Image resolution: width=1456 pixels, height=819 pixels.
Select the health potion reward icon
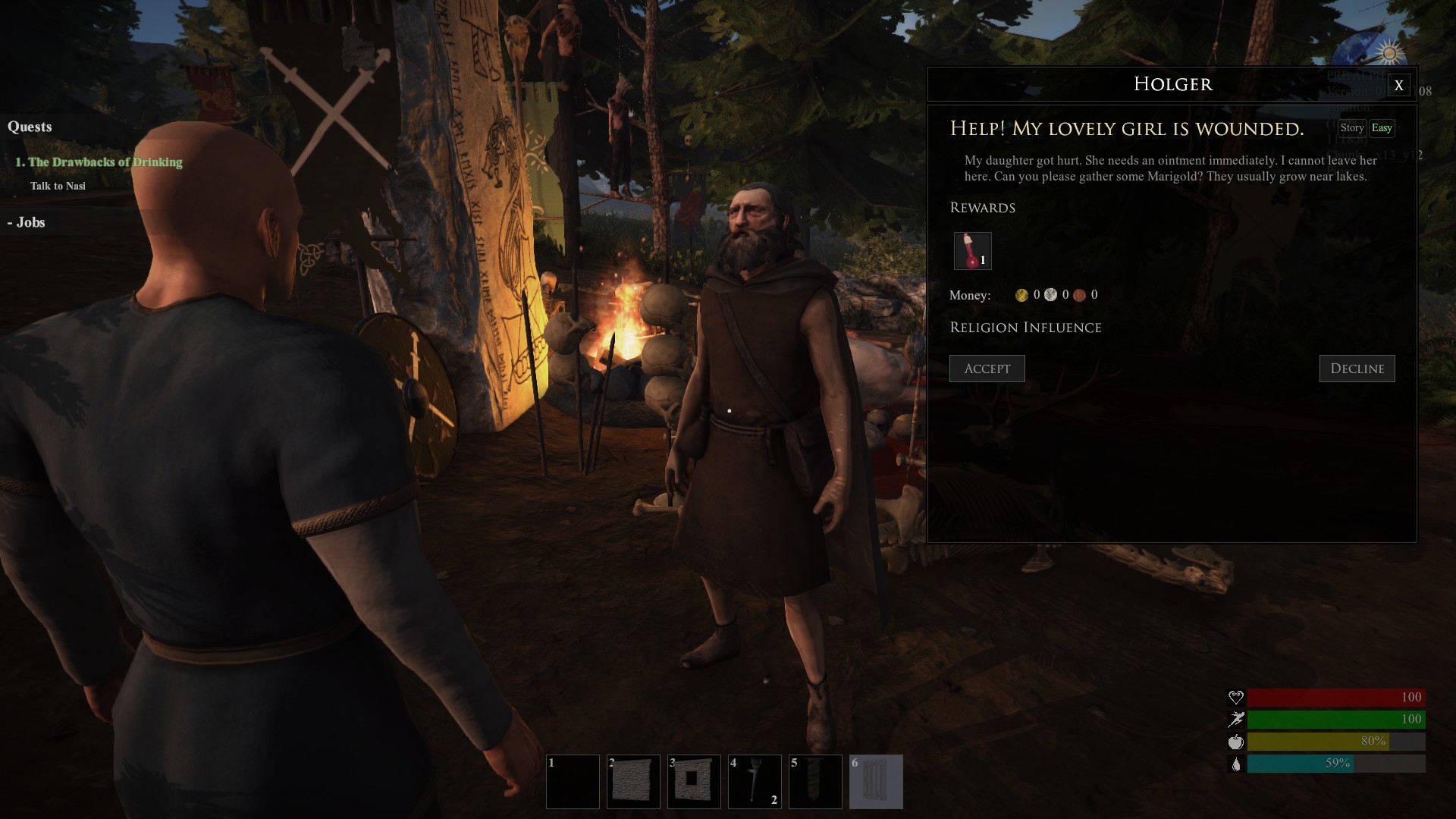[x=971, y=250]
